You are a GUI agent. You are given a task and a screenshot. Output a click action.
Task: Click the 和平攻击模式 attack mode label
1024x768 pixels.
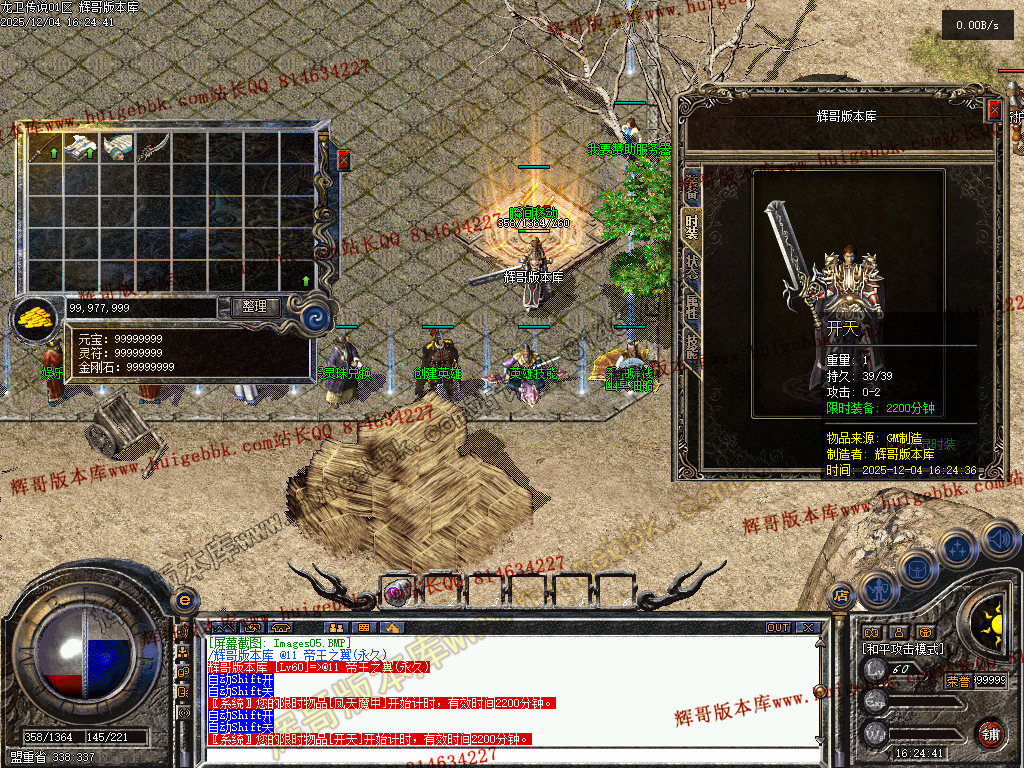coord(903,649)
